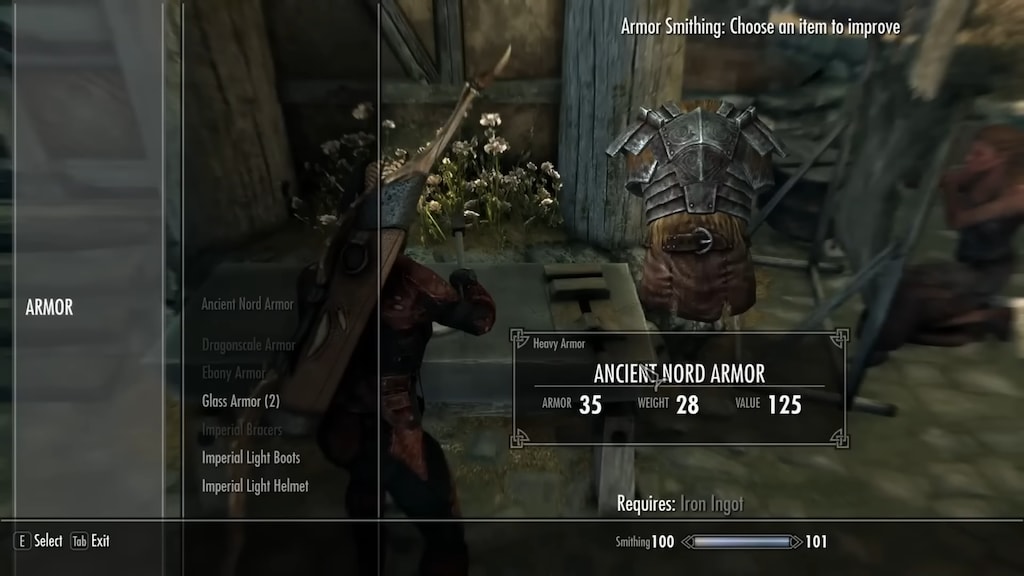Select the ARMOR category
This screenshot has width=1024, height=576.
(x=49, y=308)
